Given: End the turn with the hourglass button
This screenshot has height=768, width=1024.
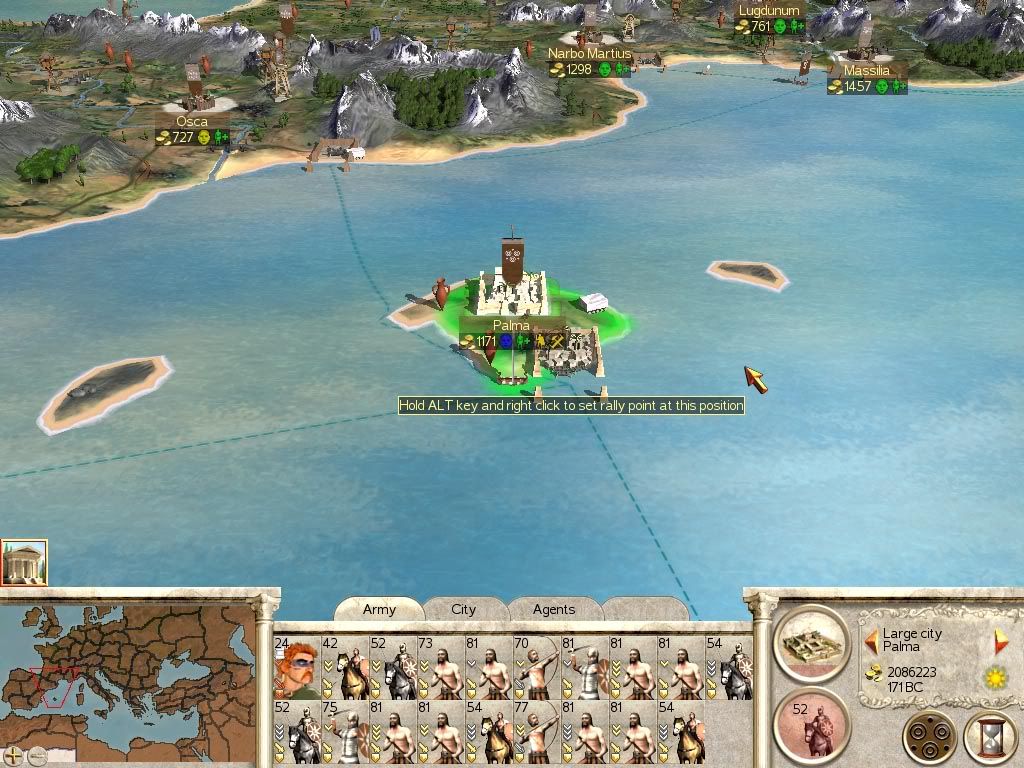Looking at the screenshot, I should coord(989,738).
